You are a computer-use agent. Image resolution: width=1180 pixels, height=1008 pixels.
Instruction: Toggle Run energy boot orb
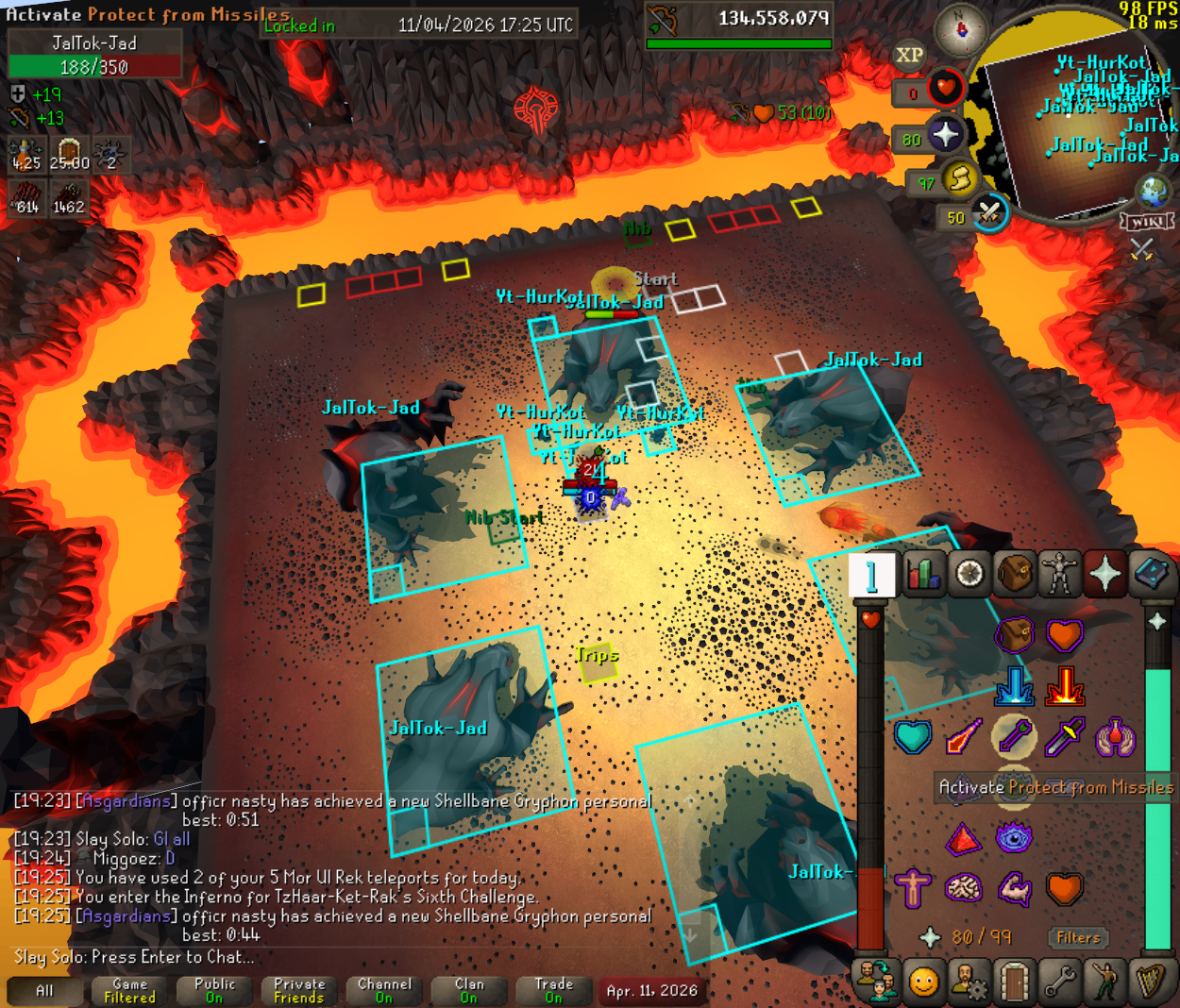[959, 179]
